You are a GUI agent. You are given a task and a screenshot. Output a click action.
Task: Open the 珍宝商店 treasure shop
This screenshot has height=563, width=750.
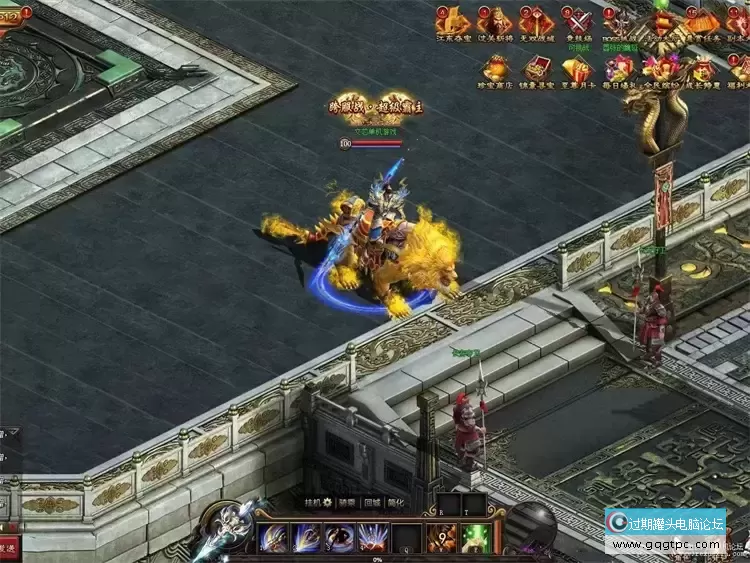pyautogui.click(x=495, y=68)
